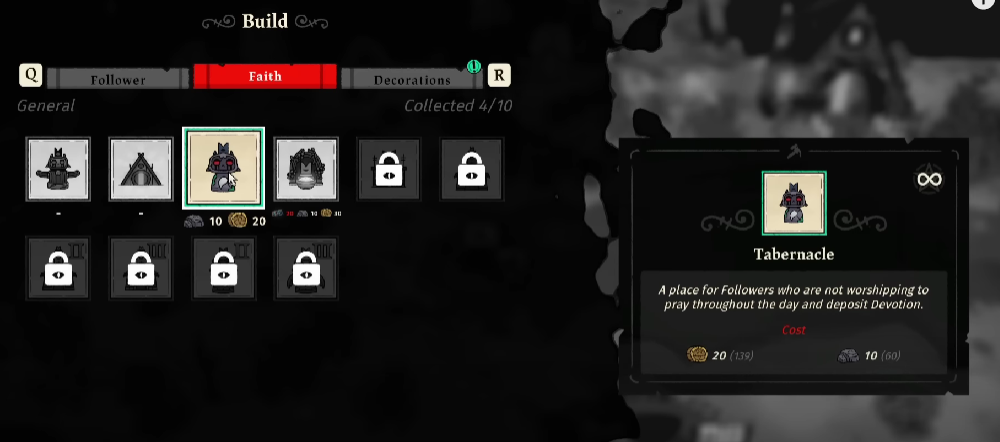The height and width of the screenshot is (442, 1000).
Task: Pick the offering bowl statue tile
Action: tap(307, 169)
